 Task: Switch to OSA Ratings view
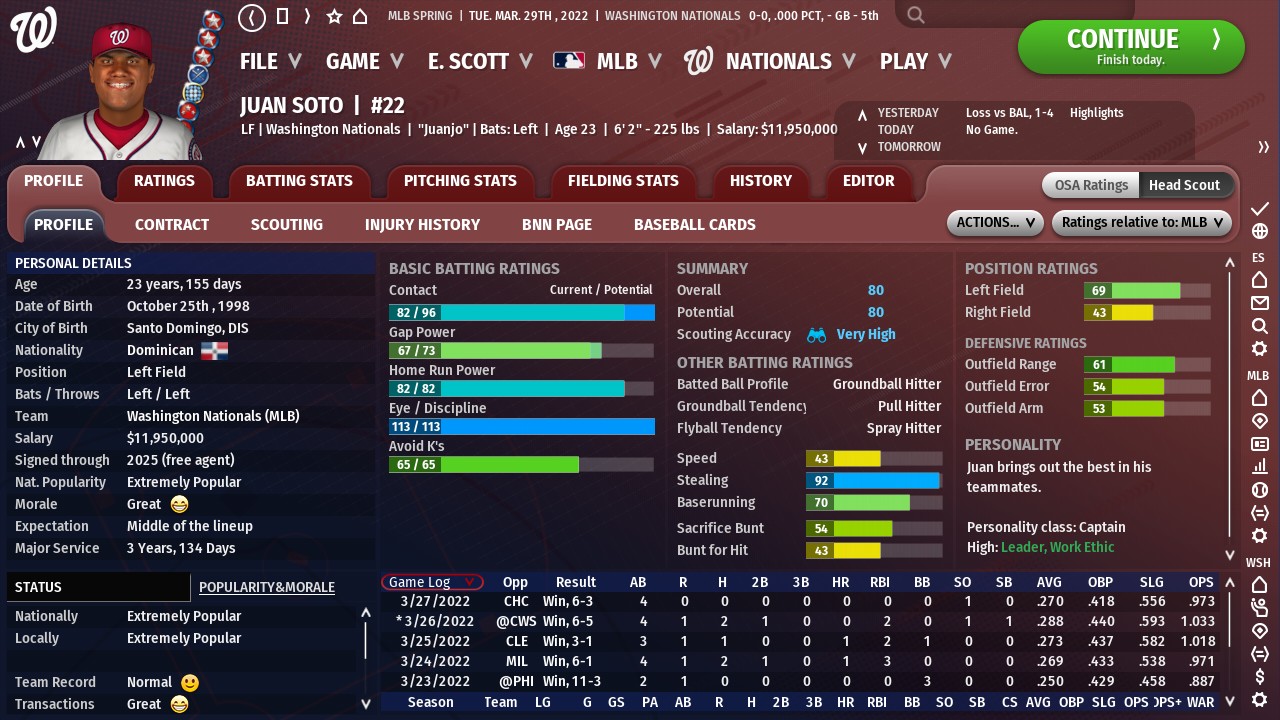point(1089,185)
